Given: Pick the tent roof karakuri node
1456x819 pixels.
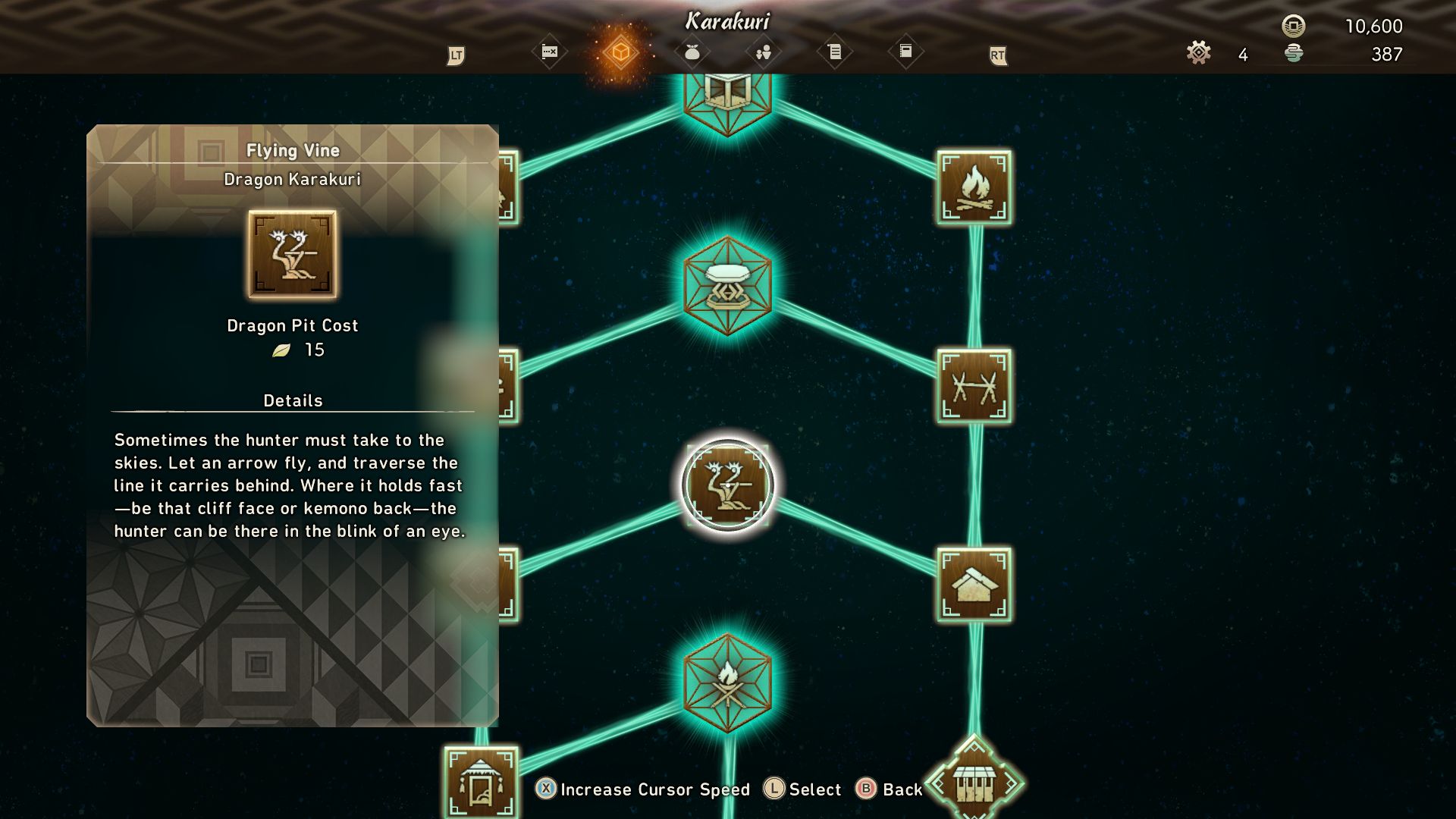Looking at the screenshot, I should click(x=974, y=585).
